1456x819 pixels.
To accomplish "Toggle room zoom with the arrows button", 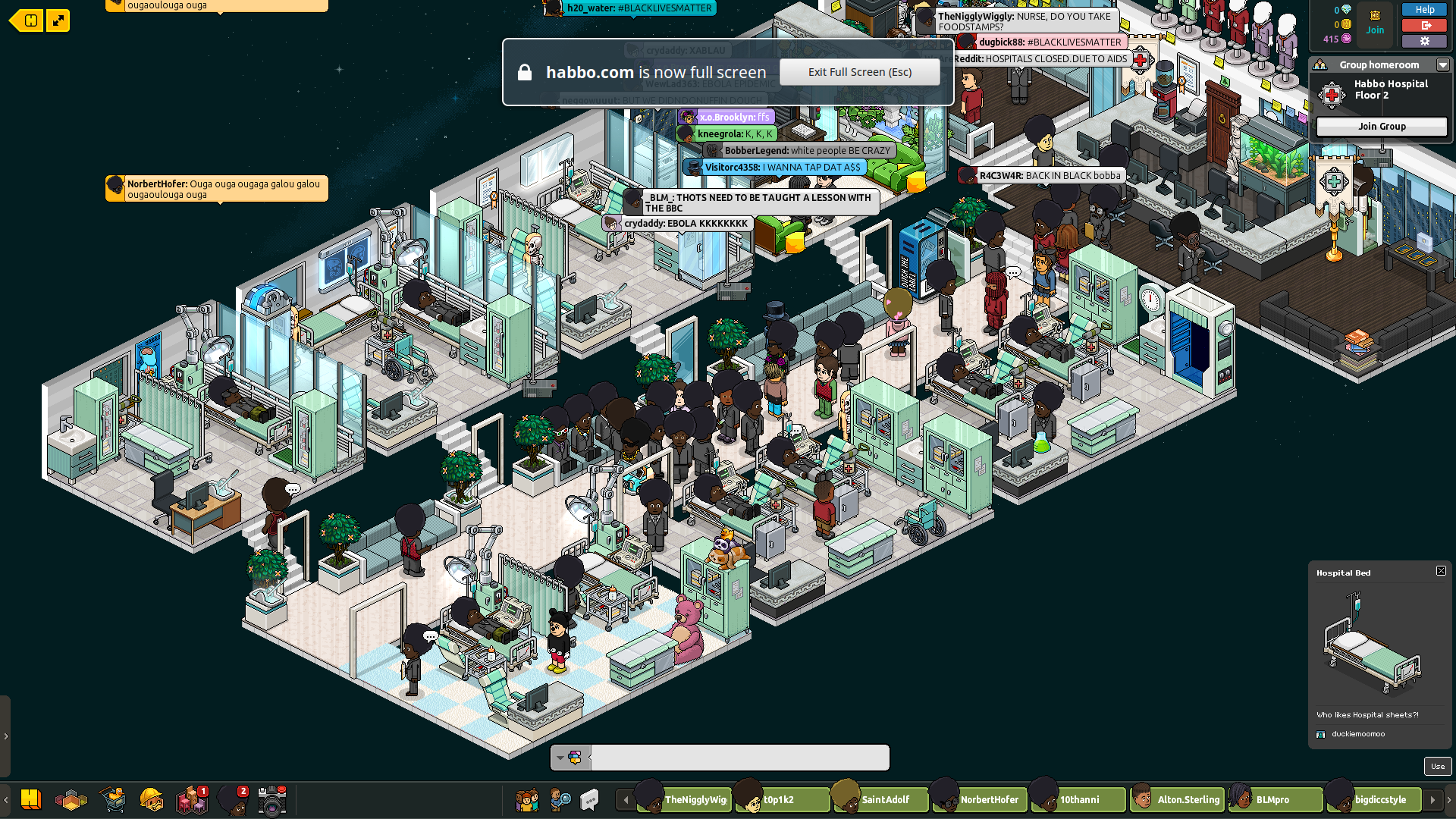I will click(58, 20).
